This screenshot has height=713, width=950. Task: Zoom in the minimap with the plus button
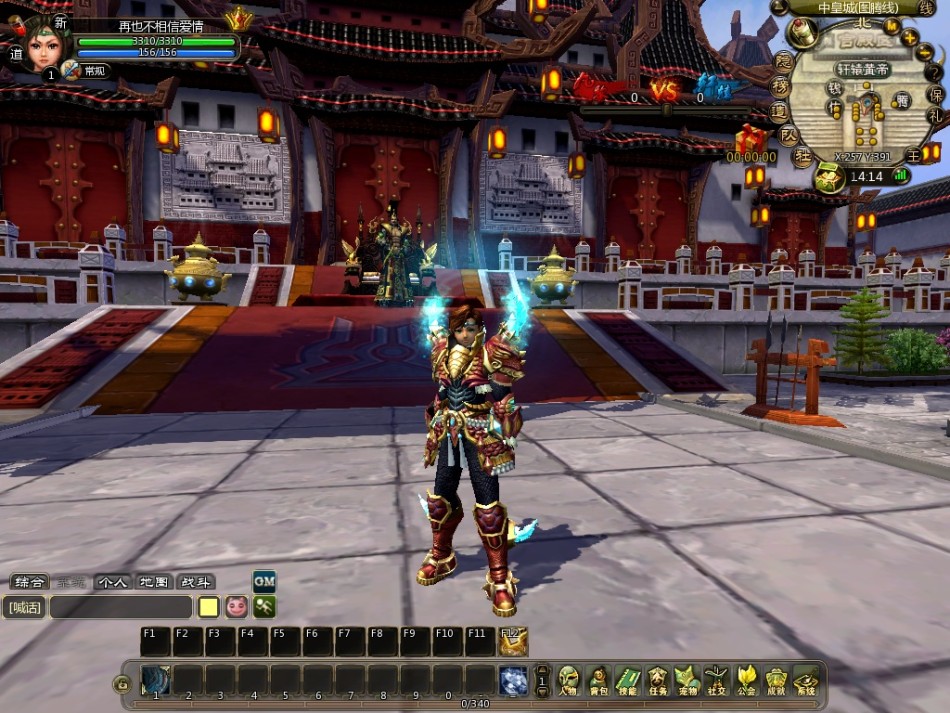coord(910,38)
